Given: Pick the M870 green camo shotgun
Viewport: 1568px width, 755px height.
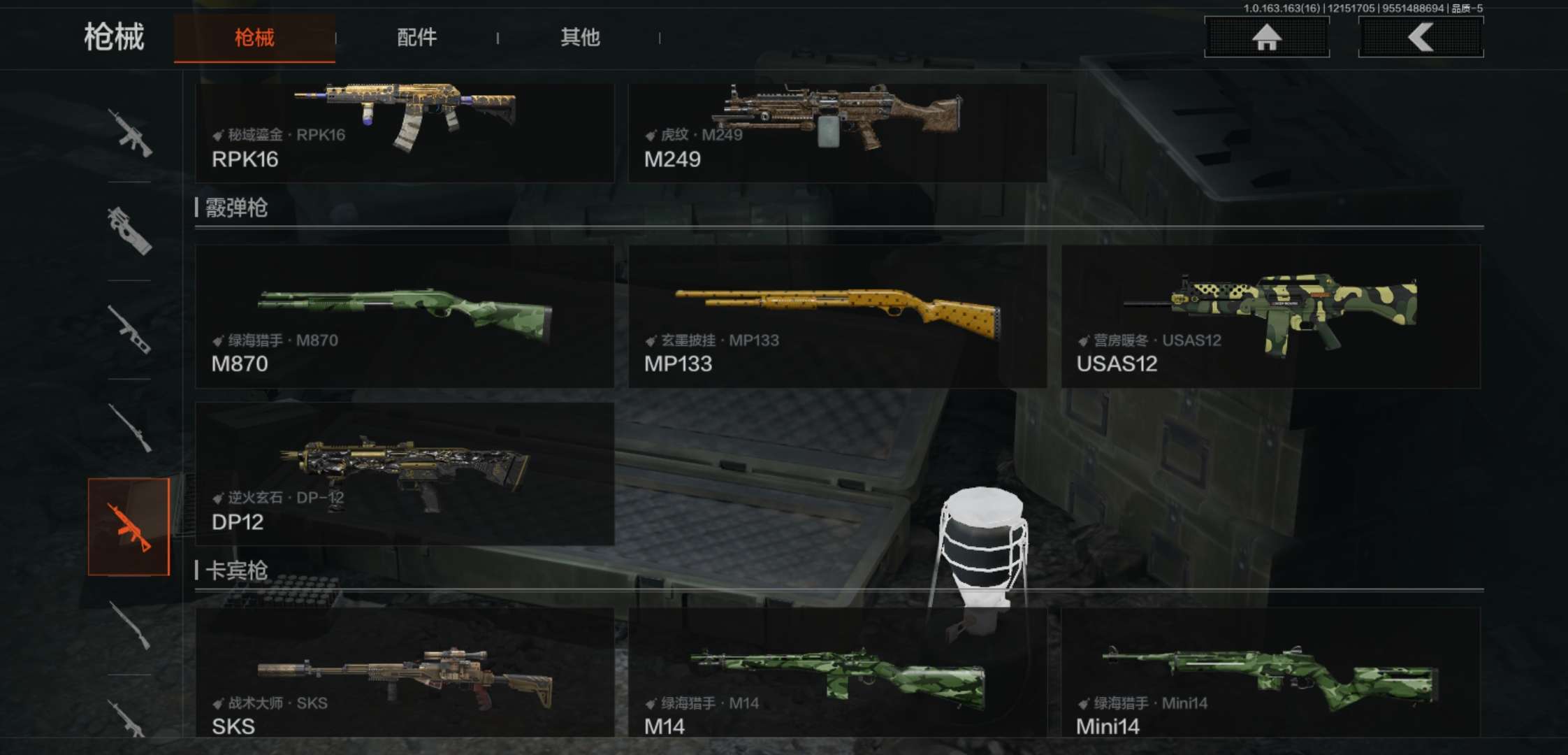Looking at the screenshot, I should [x=405, y=317].
